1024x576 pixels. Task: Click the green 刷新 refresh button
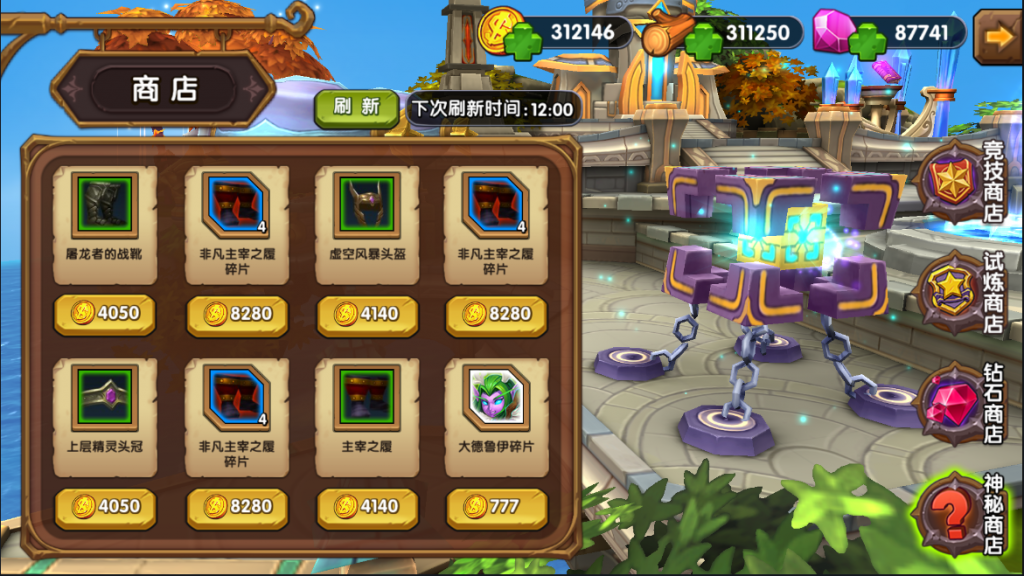(x=356, y=108)
